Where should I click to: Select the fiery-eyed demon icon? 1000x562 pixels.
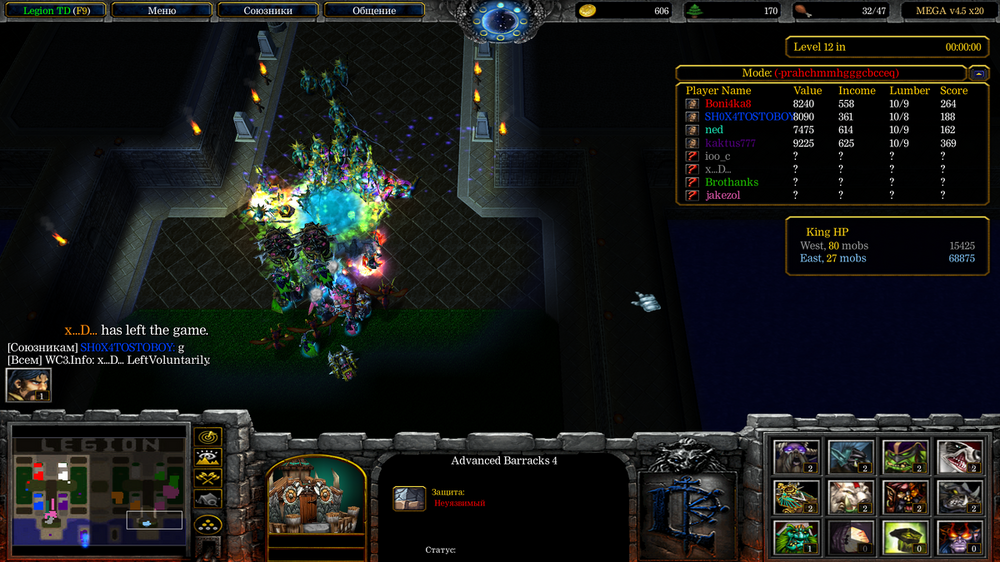(x=956, y=537)
